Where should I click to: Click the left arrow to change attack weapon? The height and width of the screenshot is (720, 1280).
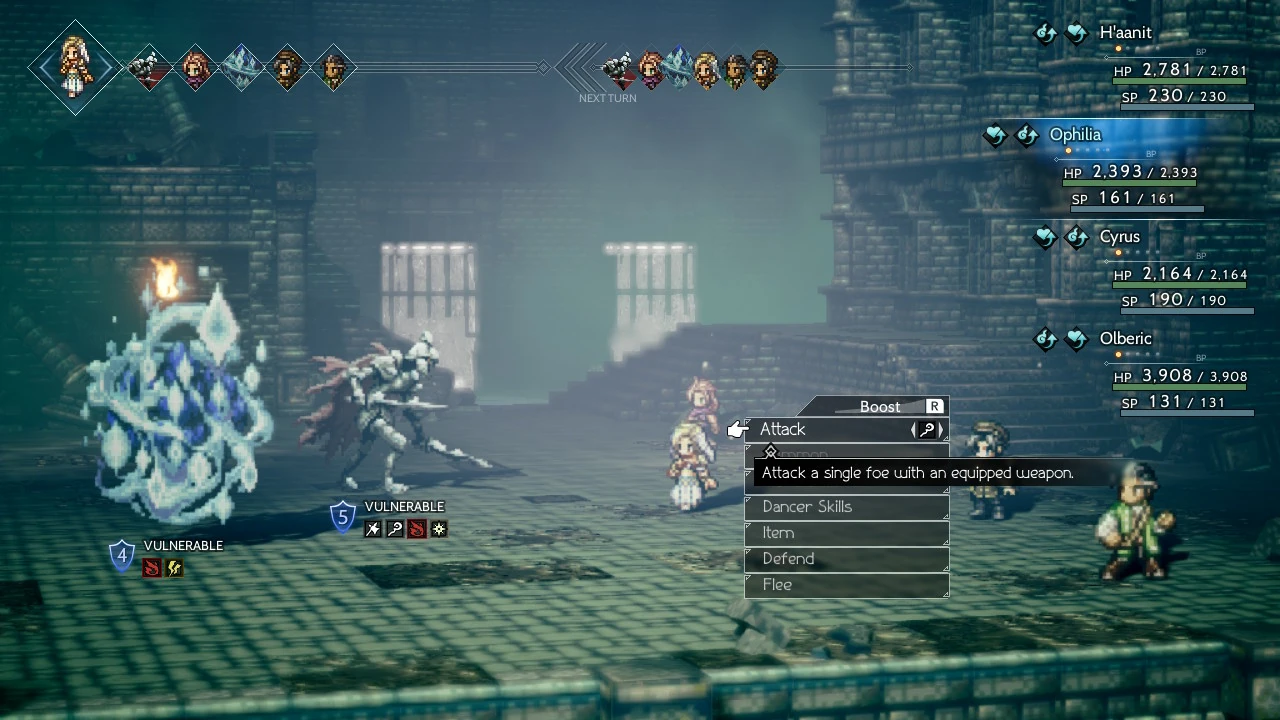coord(913,429)
